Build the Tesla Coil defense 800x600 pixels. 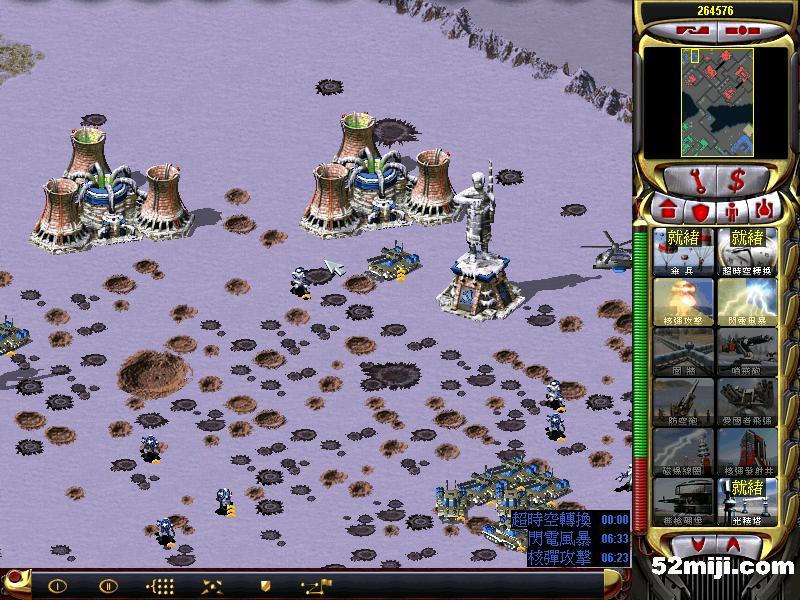(x=683, y=451)
